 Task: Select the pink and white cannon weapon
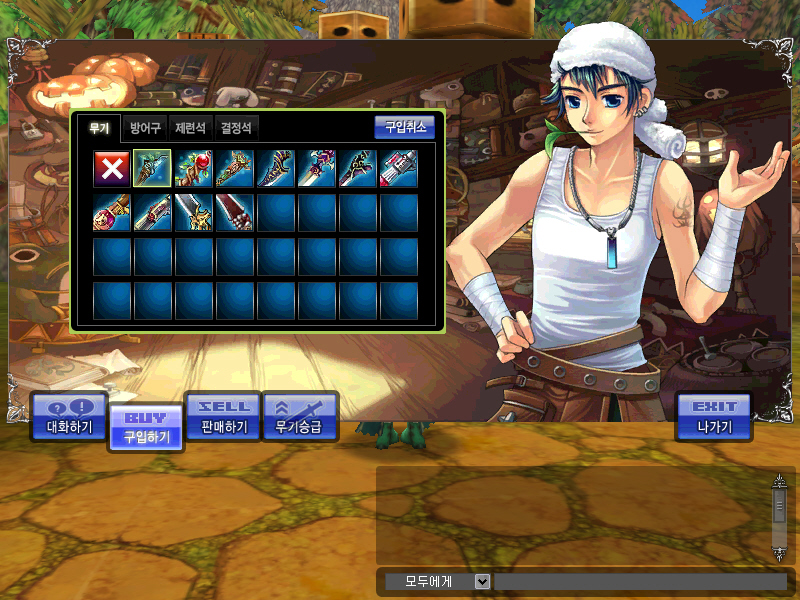click(x=398, y=168)
